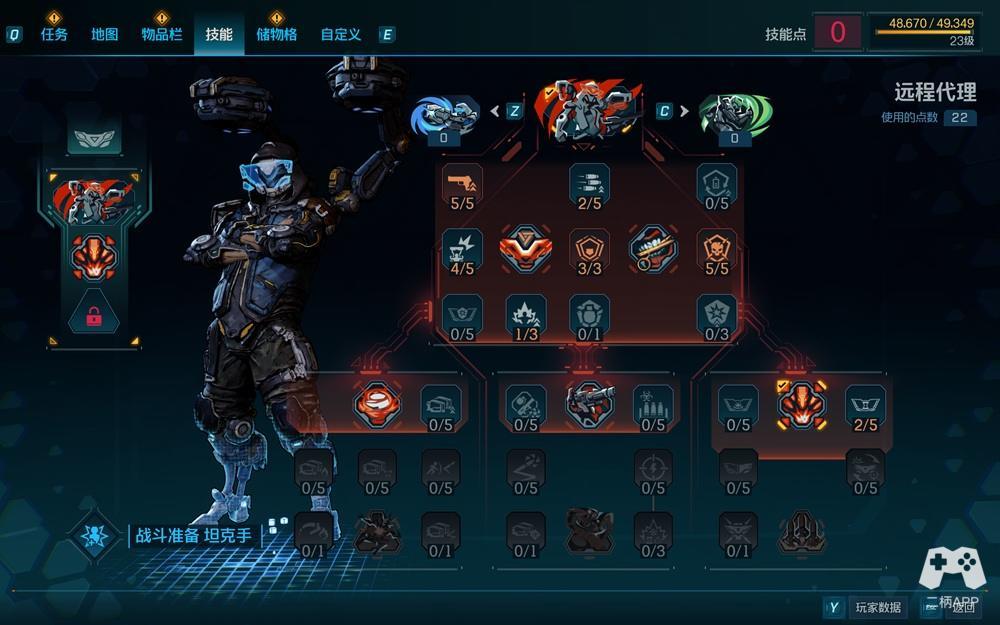Switch to the green skill tree
This screenshot has width=1000, height=625.
point(735,113)
